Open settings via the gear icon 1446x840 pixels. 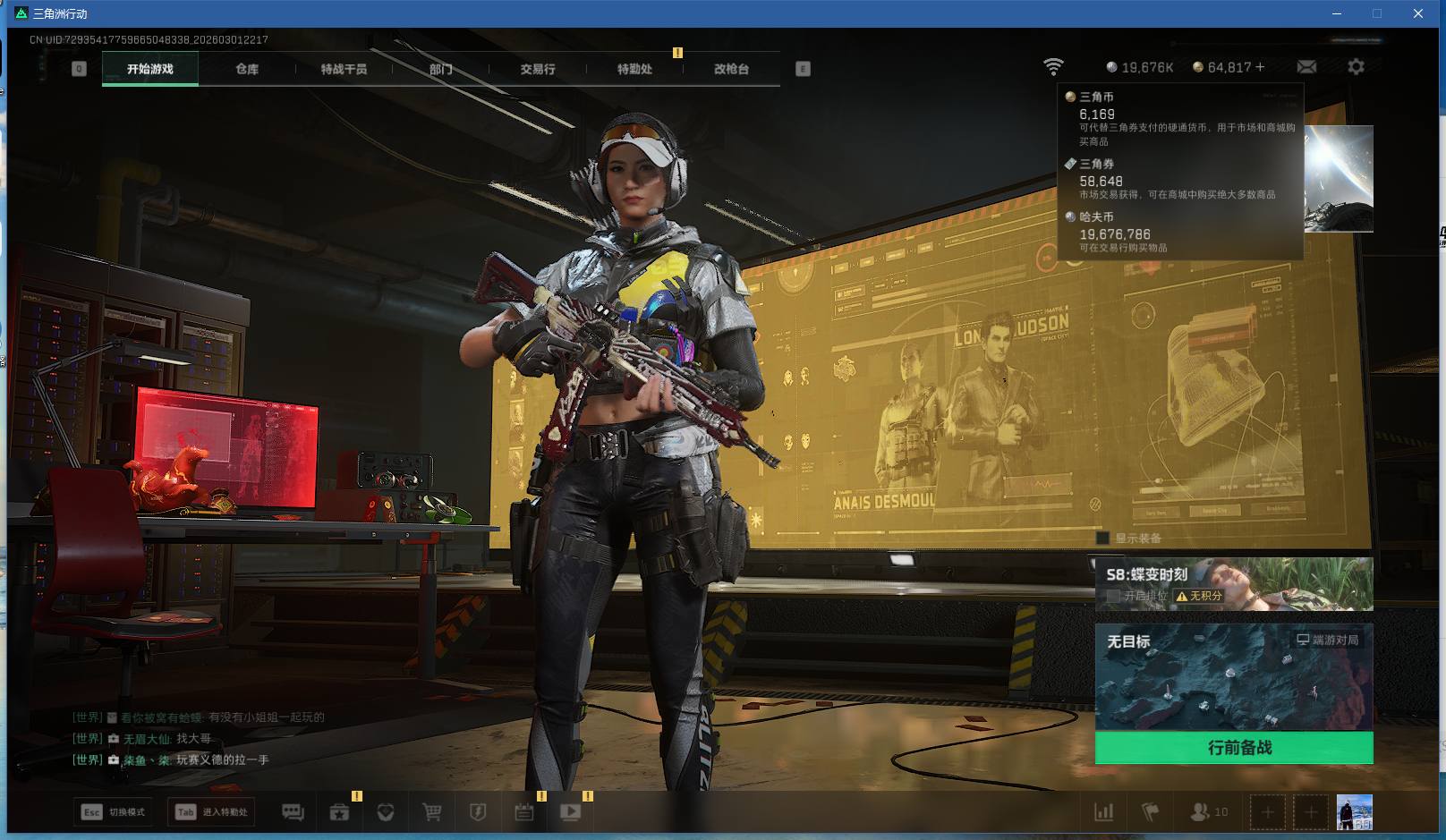(1356, 67)
